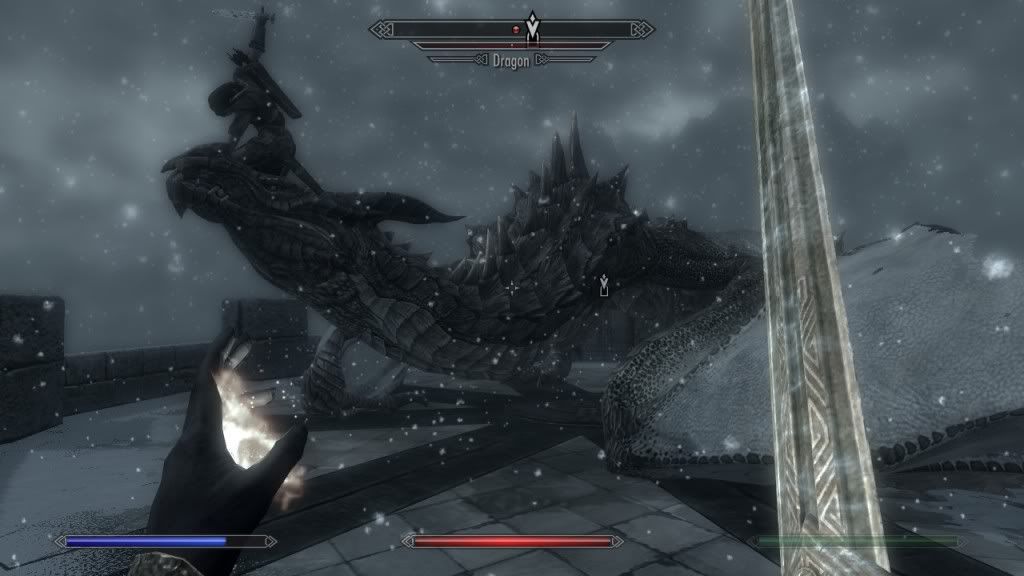Image resolution: width=1024 pixels, height=576 pixels.
Task: Click the floating quest objective marker
Action: tap(603, 288)
